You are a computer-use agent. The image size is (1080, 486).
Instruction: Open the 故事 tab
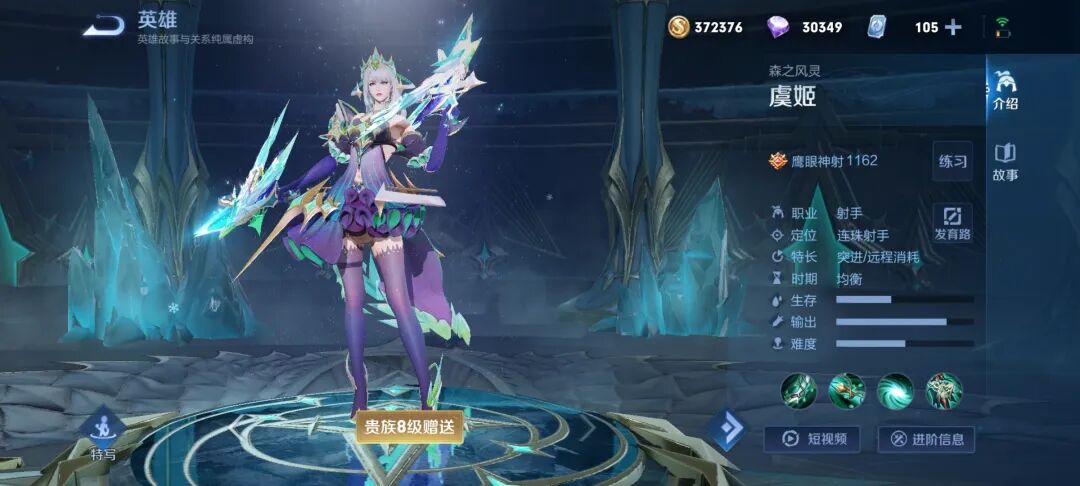click(1005, 162)
